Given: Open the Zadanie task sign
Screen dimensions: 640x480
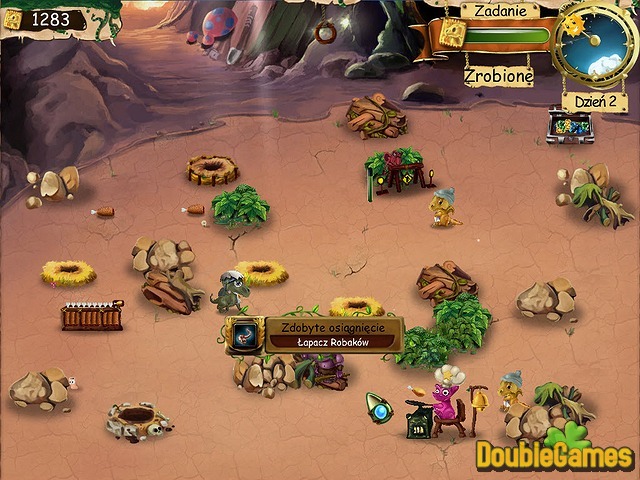Looking at the screenshot, I should pos(498,10).
